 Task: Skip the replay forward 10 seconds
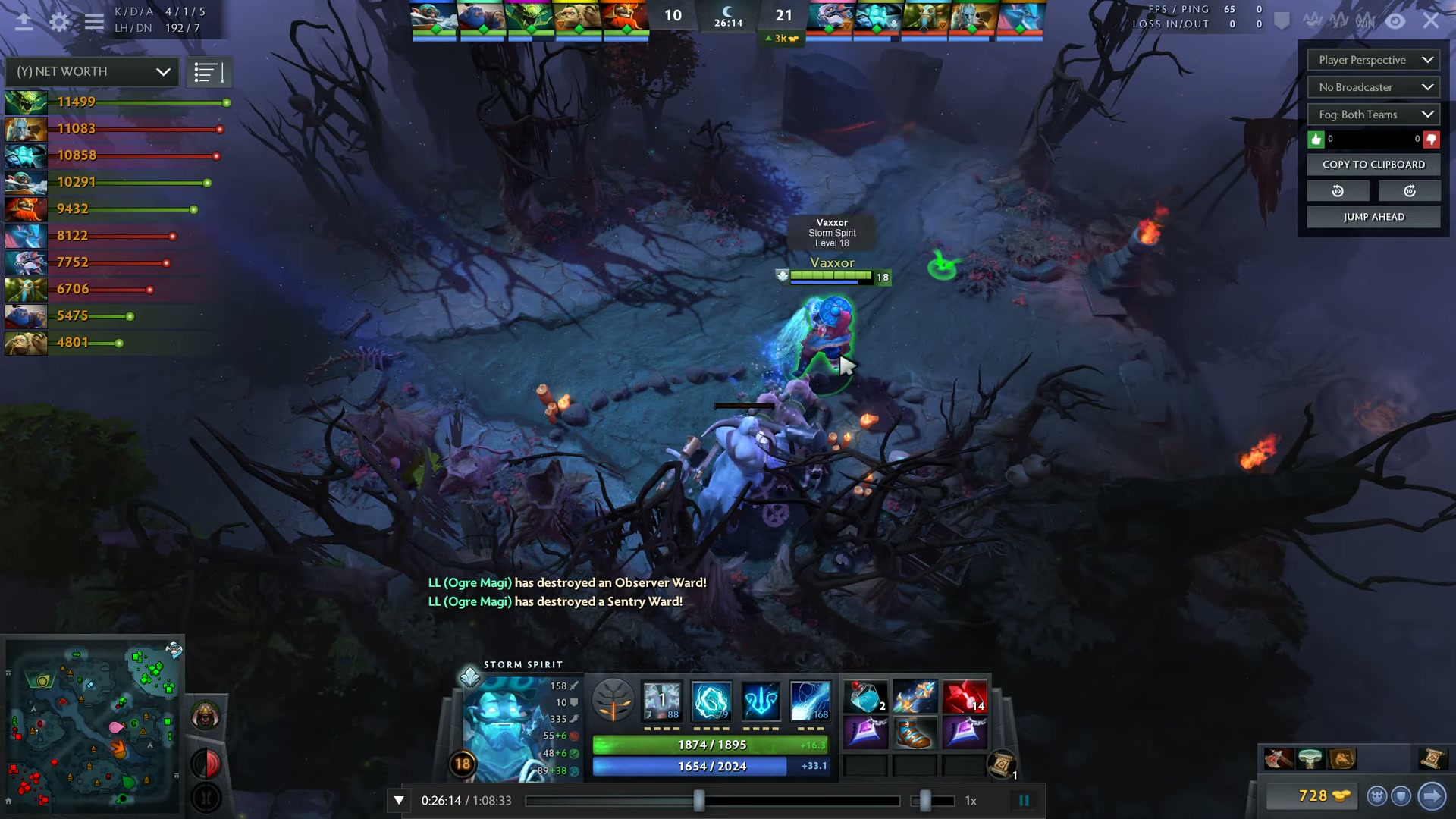1410,190
